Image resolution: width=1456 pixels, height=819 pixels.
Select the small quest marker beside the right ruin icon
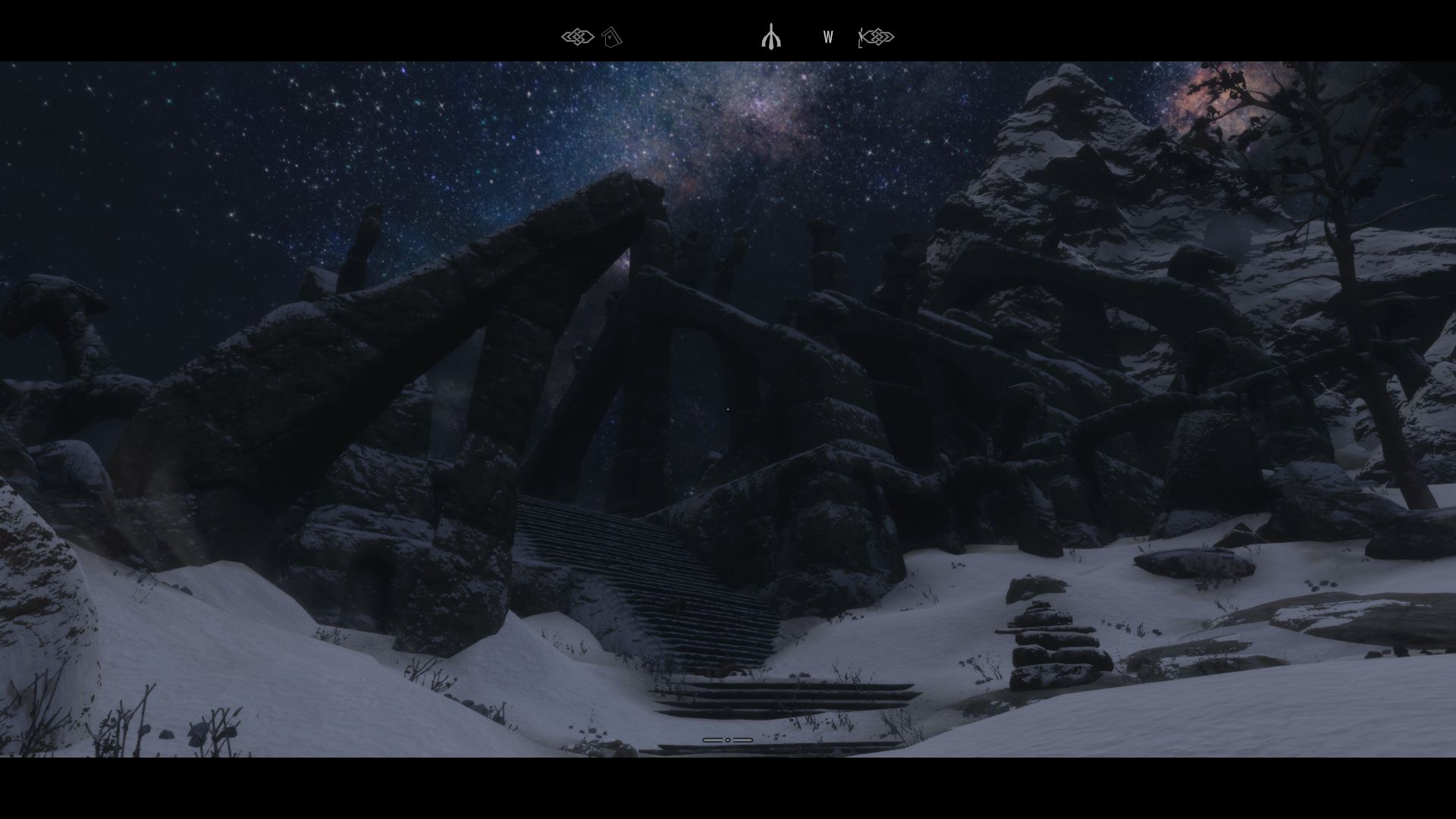859,36
